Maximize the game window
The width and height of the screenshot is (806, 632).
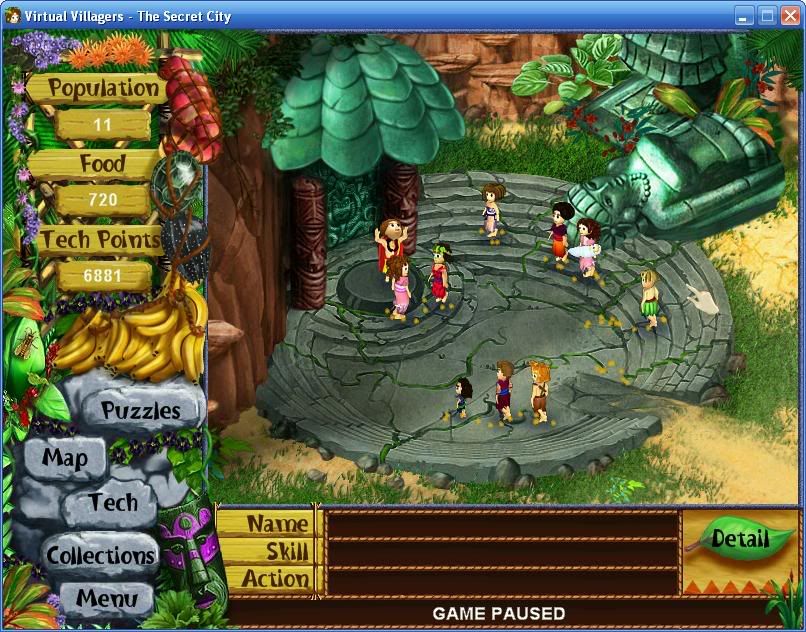(767, 15)
